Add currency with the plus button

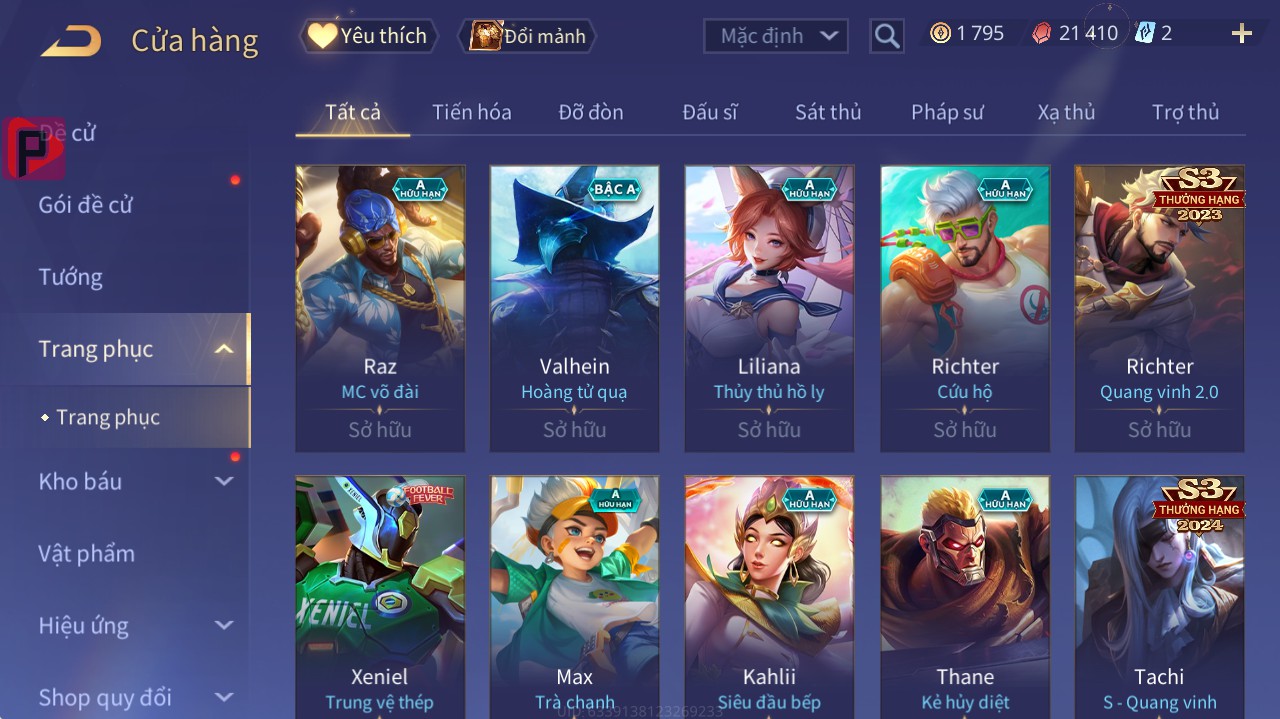click(x=1242, y=34)
